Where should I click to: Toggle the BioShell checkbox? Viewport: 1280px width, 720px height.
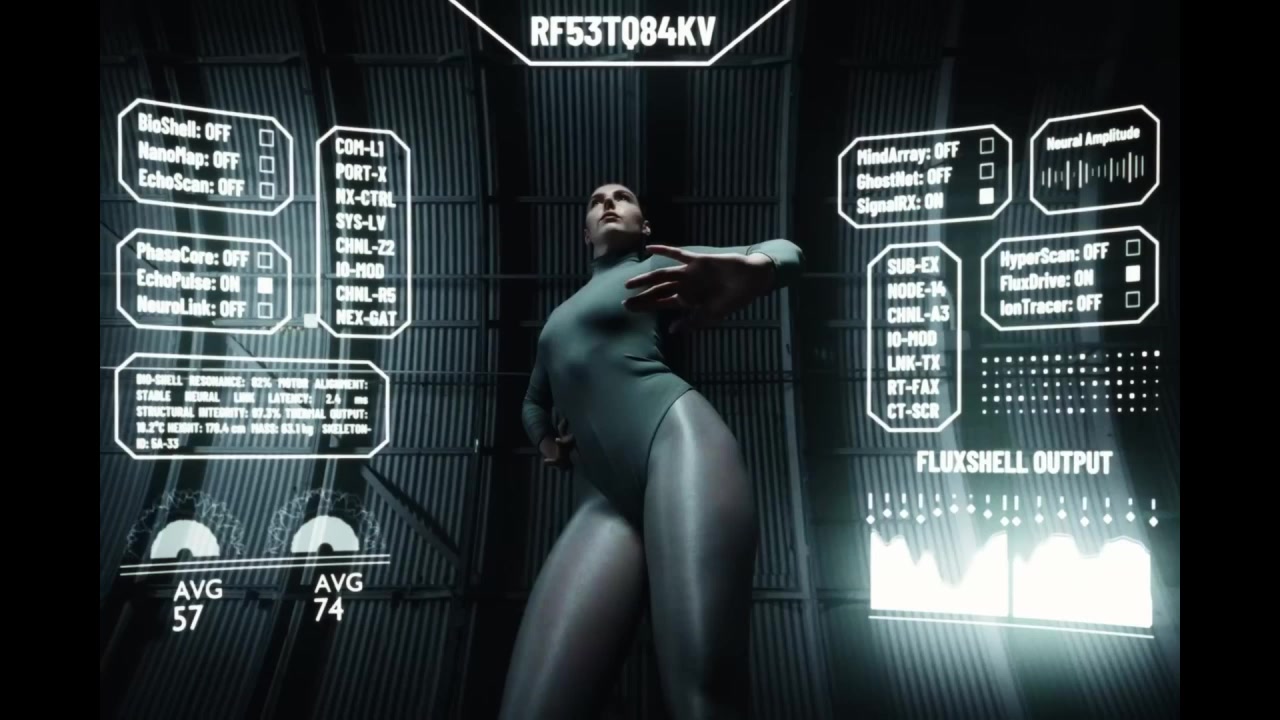pyautogui.click(x=267, y=137)
